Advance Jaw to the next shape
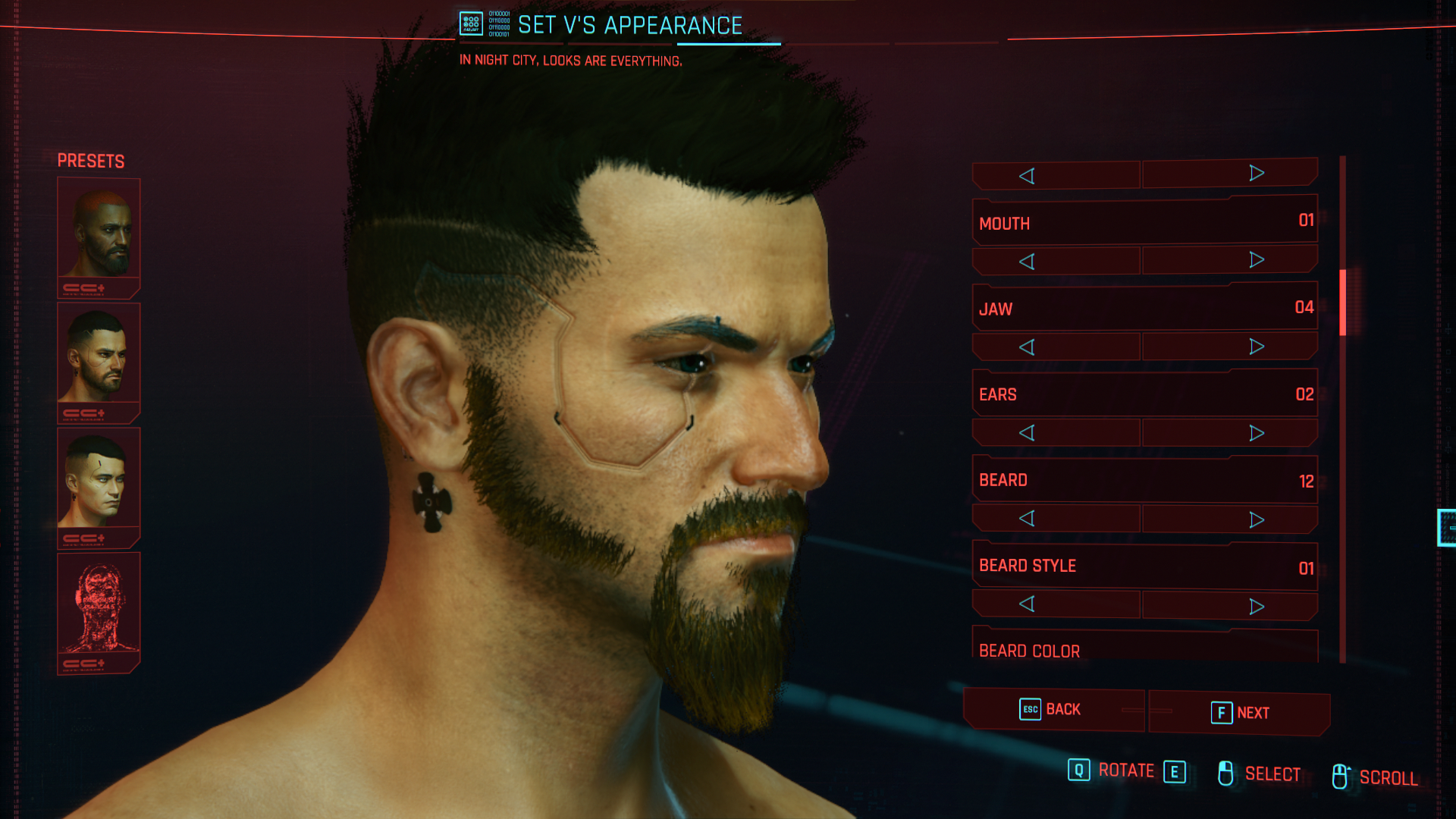1456x819 pixels. pos(1256,347)
